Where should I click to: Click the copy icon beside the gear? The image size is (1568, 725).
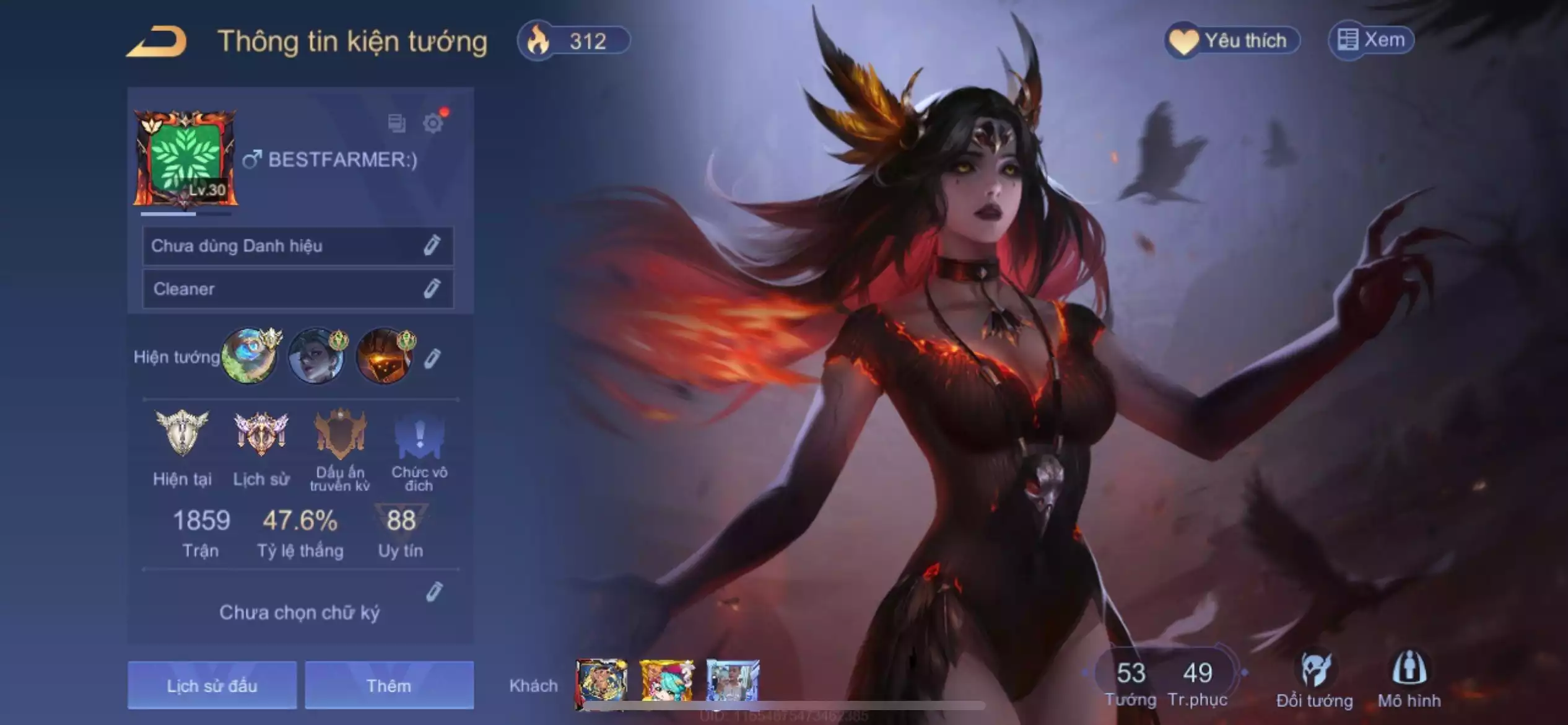click(x=396, y=123)
